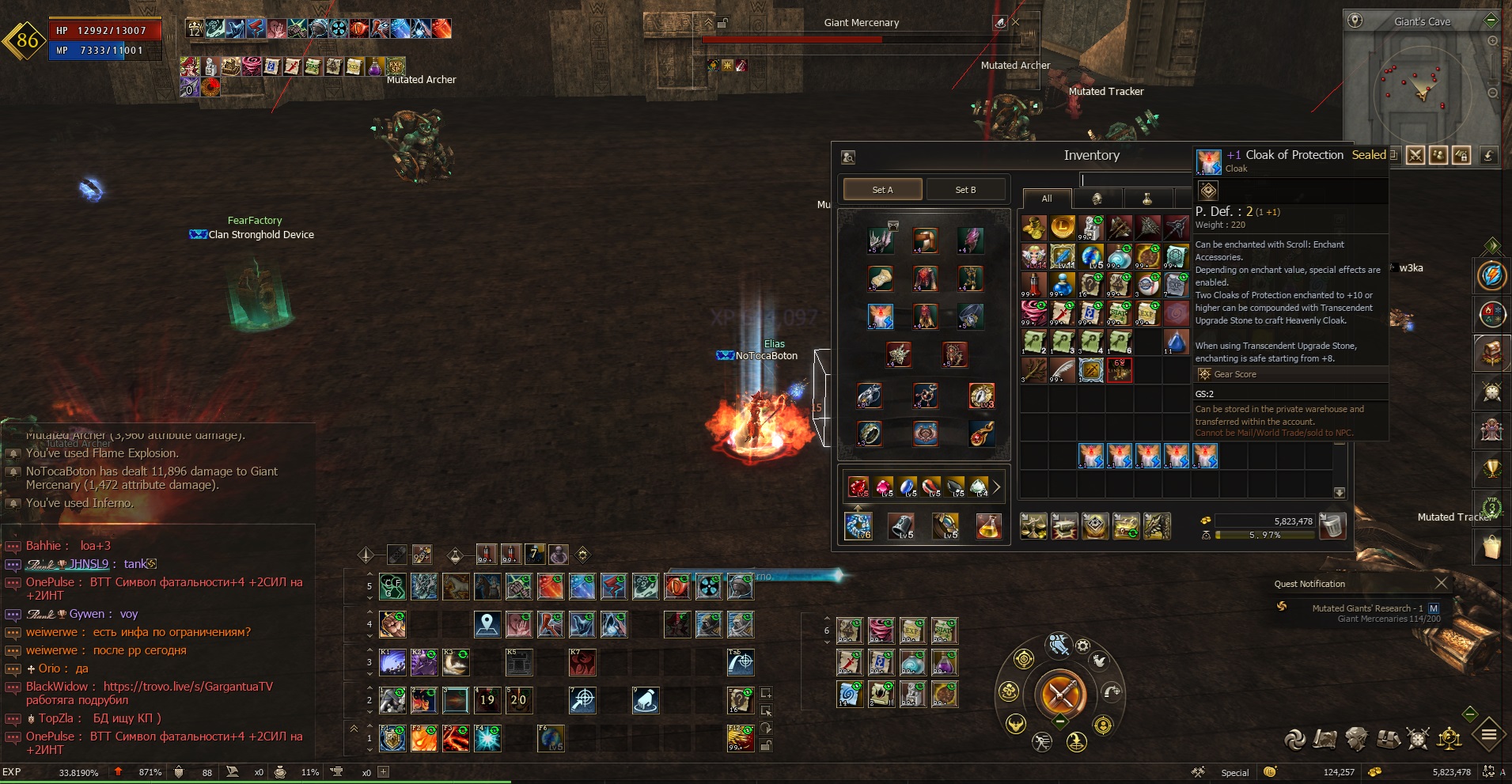Select the equipped Cloak of Protection slot
The image size is (1512, 784).
point(880,316)
